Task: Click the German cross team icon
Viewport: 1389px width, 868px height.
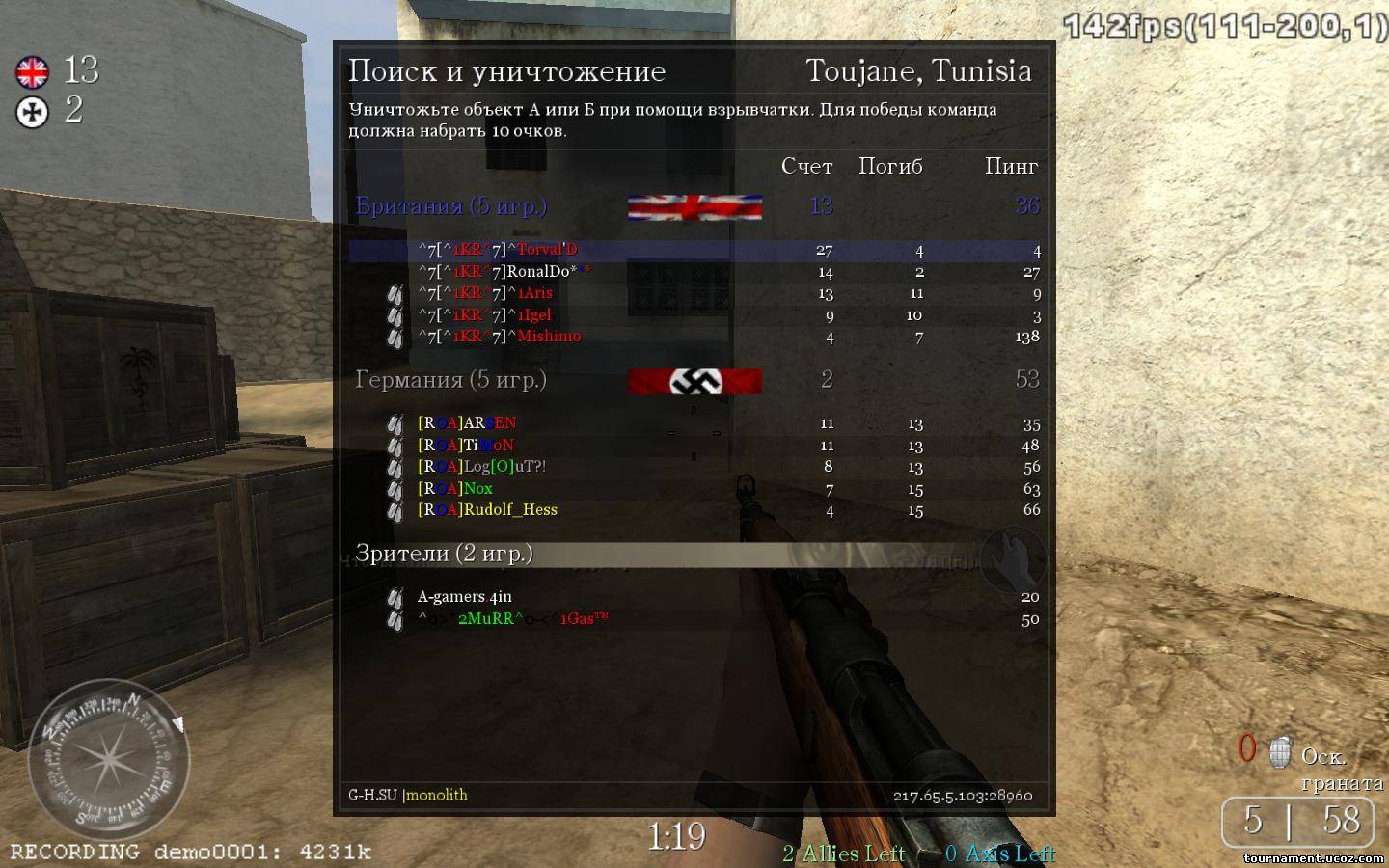Action: click(x=32, y=113)
